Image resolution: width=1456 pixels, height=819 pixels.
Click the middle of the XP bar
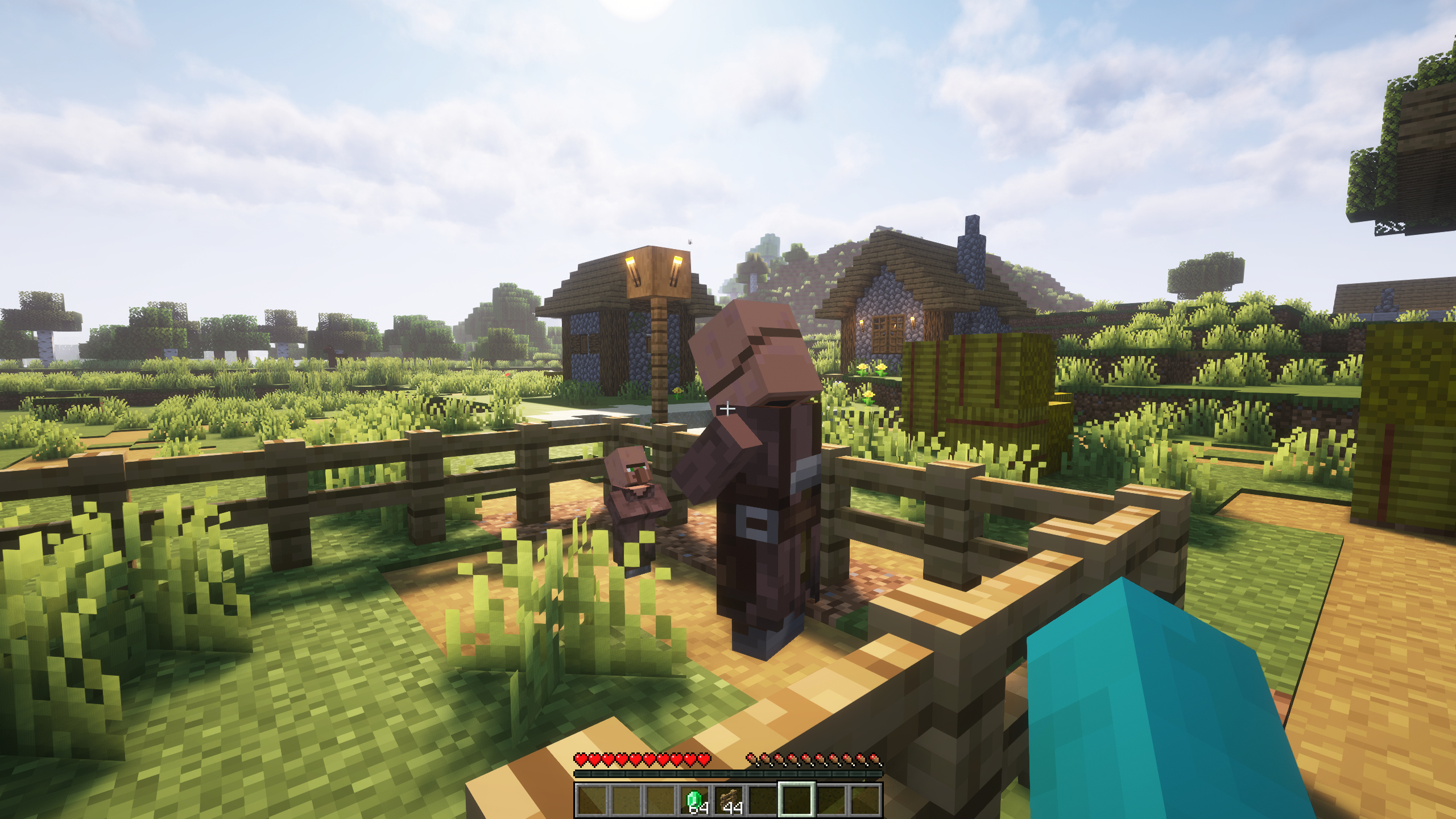tap(728, 773)
